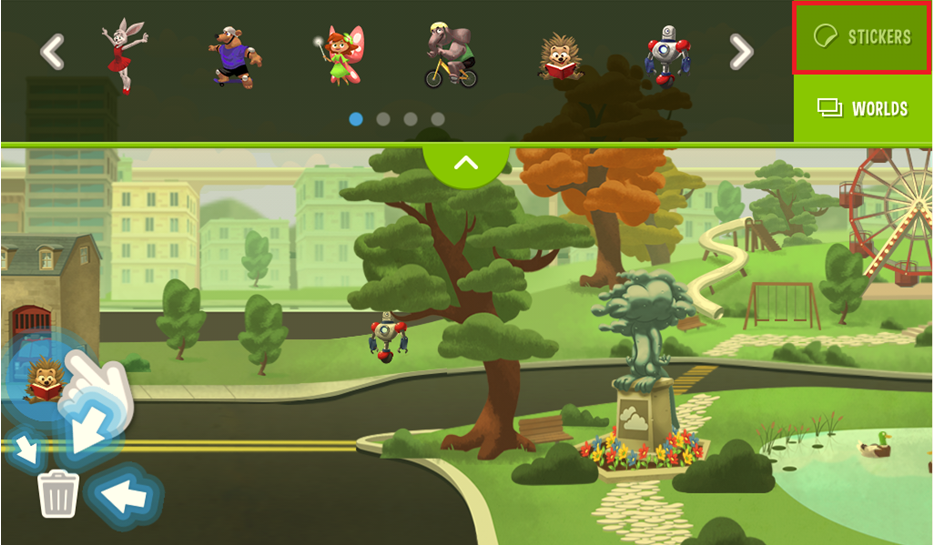Show the previous page of stickers
The height and width of the screenshot is (545, 933).
[52, 52]
